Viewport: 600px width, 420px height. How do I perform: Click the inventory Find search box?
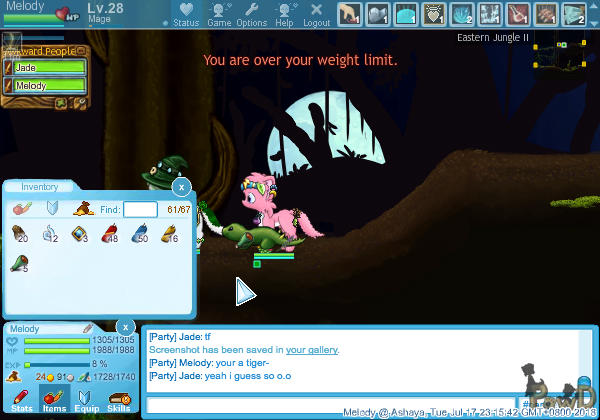(x=140, y=209)
